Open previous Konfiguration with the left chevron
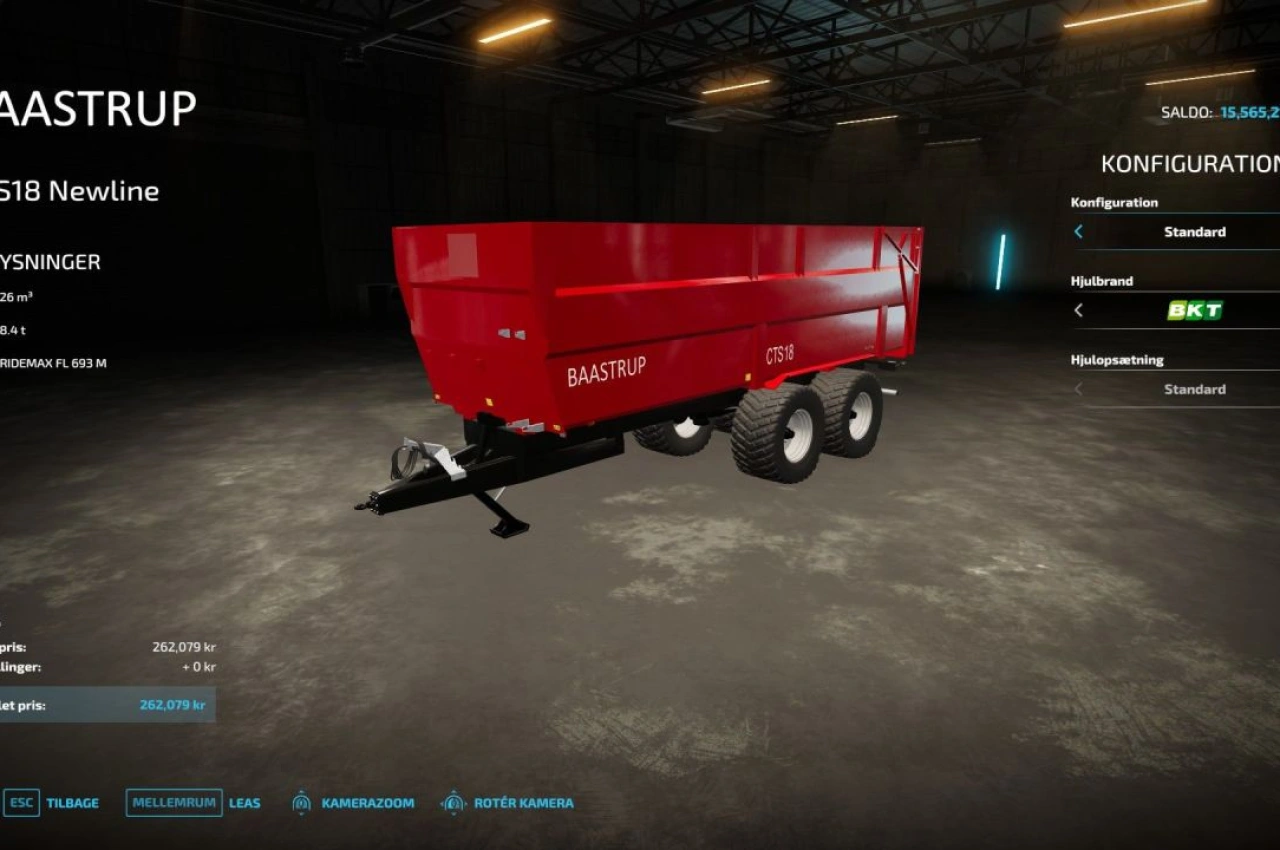1280x850 pixels. click(1077, 232)
